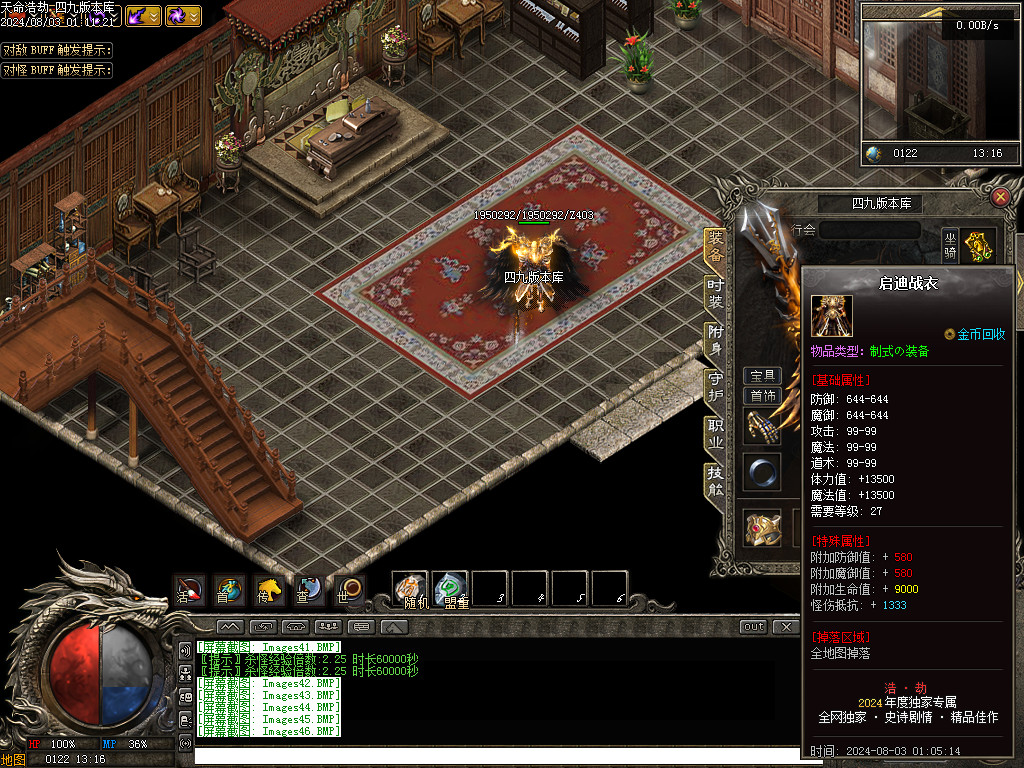Screen dimensions: 1024x768
Task: Open the 首饰 accessories section
Action: [762, 395]
